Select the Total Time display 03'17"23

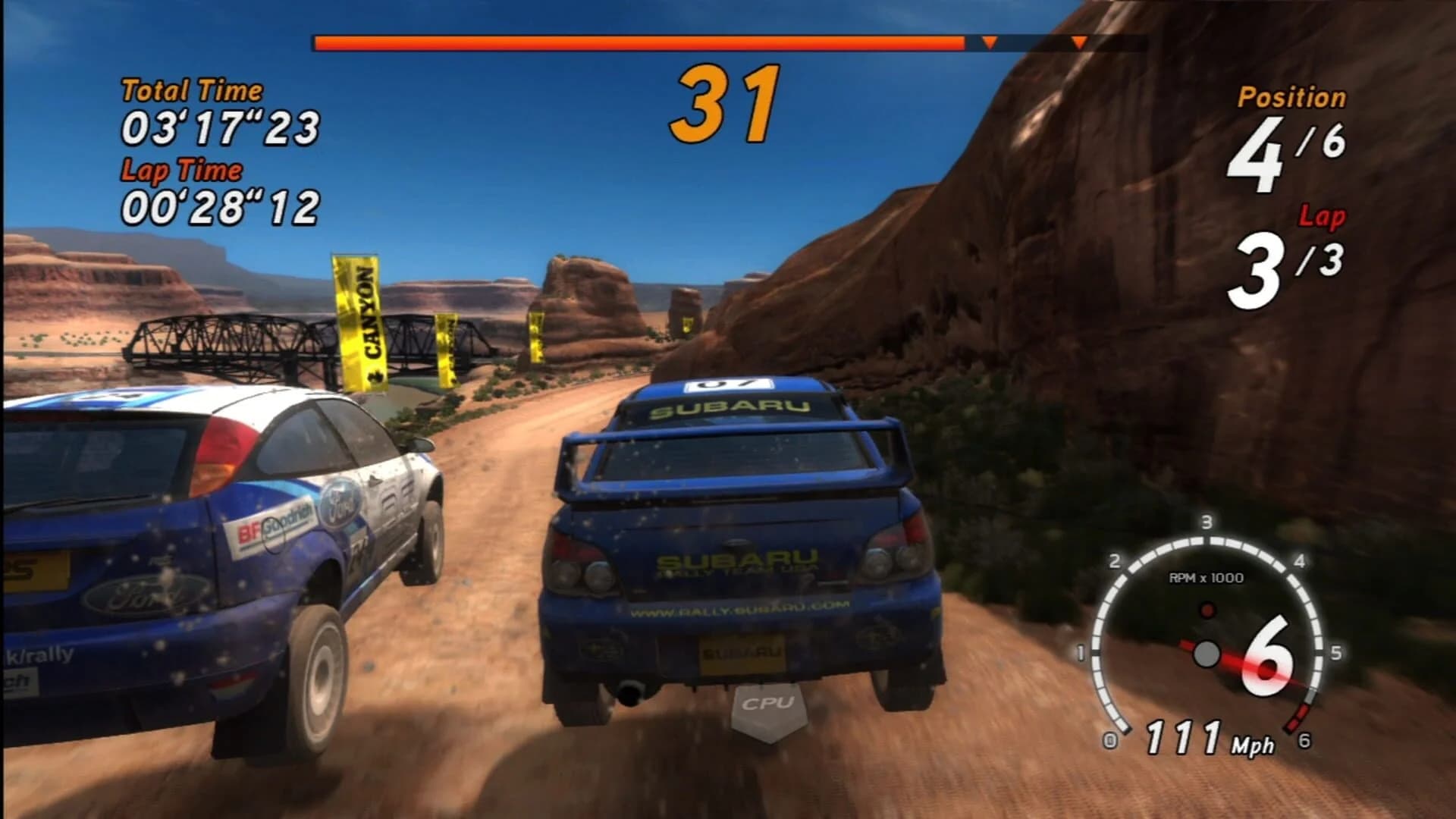pos(220,127)
